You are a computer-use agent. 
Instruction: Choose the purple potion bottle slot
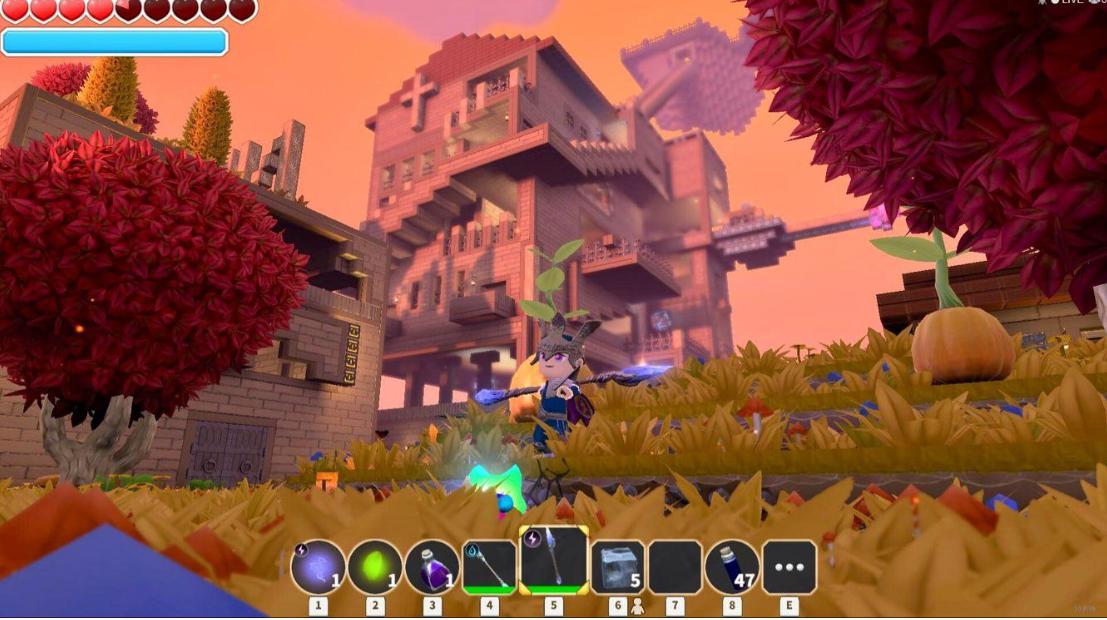pos(432,567)
